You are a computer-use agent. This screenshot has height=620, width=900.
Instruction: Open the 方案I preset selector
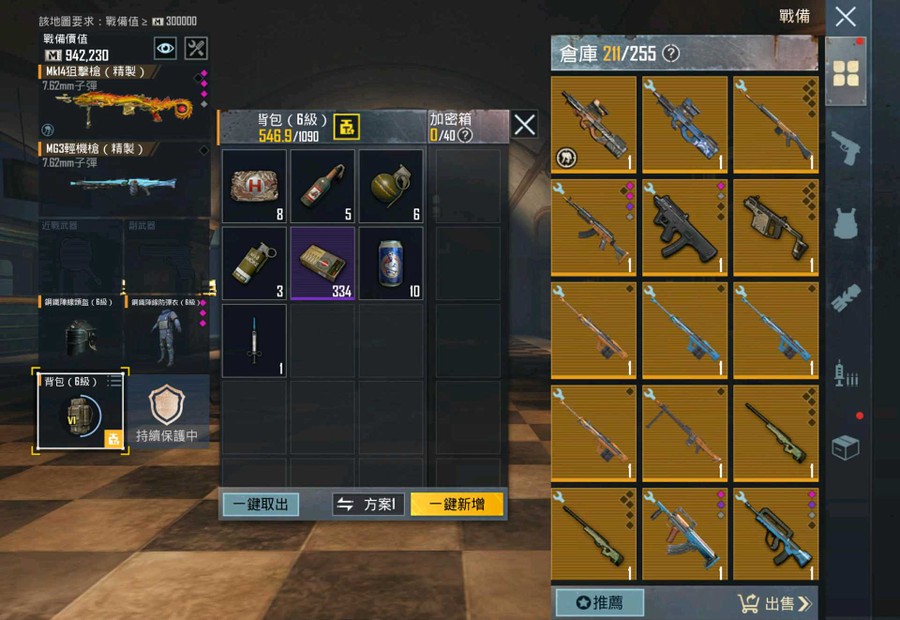click(x=368, y=504)
